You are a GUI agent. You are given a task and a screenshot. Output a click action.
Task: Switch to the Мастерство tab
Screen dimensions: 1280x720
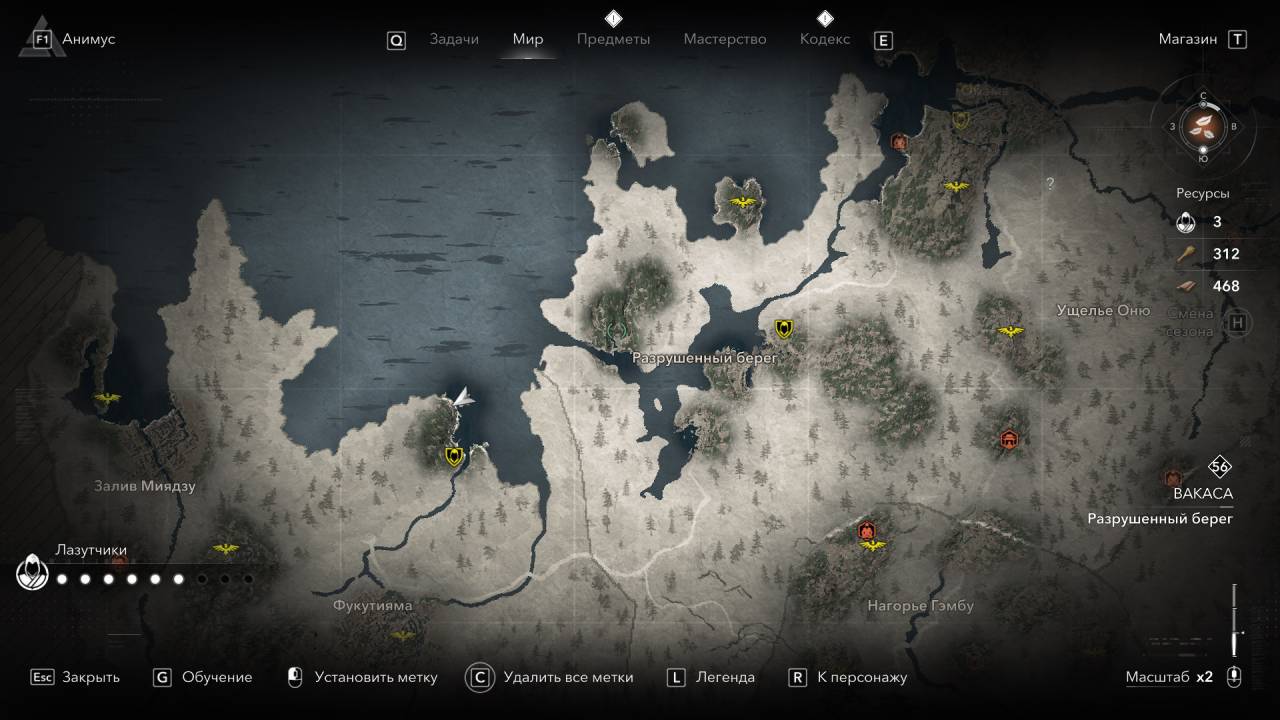click(725, 39)
